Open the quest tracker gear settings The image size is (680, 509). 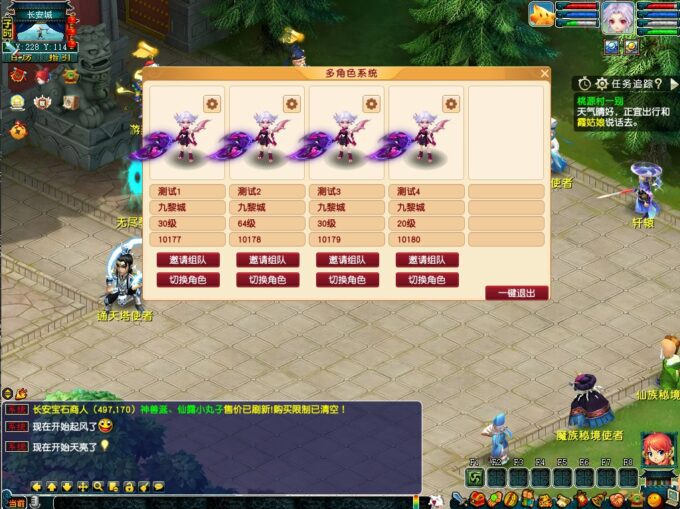click(601, 84)
